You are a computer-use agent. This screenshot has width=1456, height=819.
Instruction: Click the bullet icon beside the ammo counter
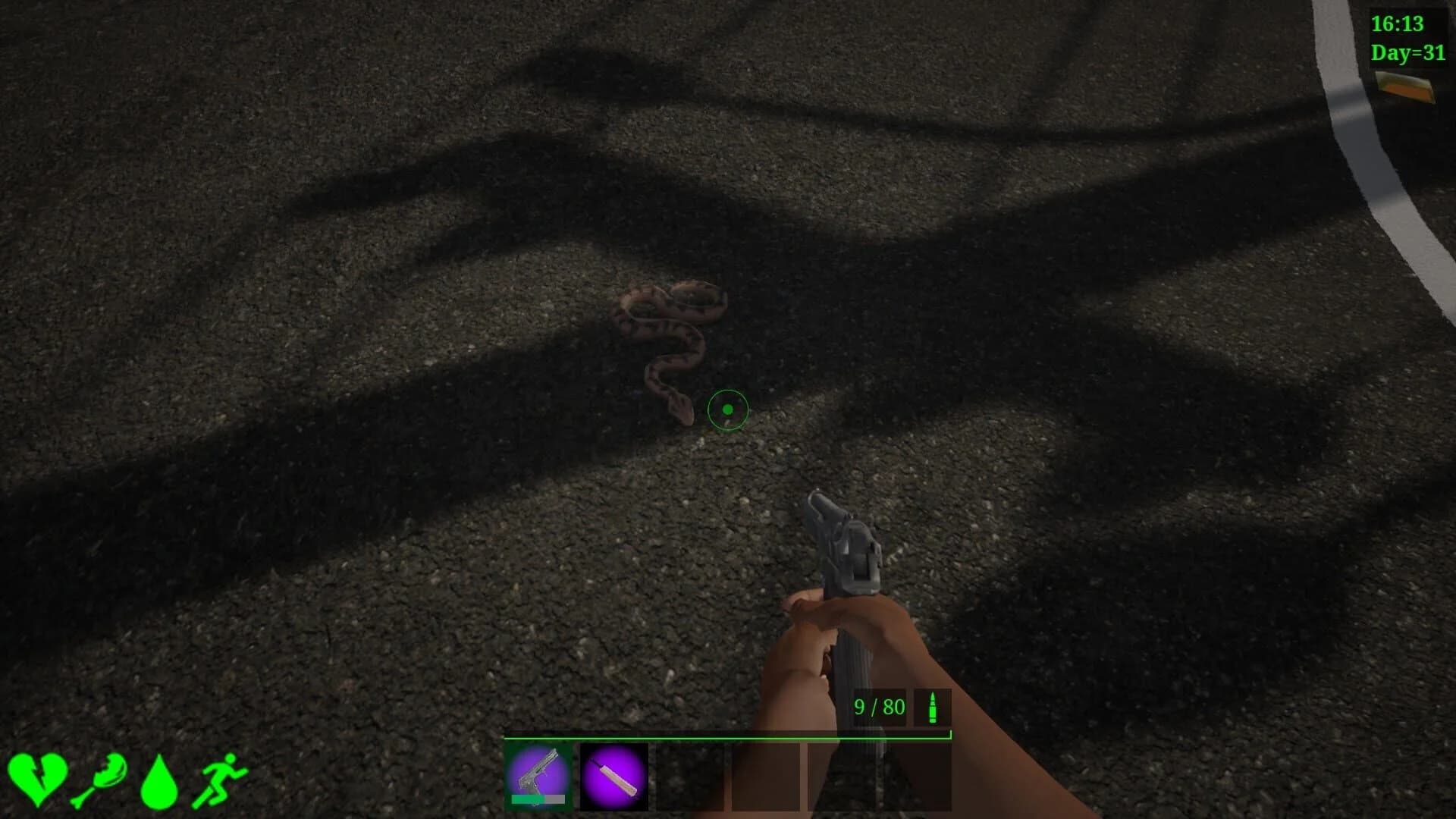[933, 708]
